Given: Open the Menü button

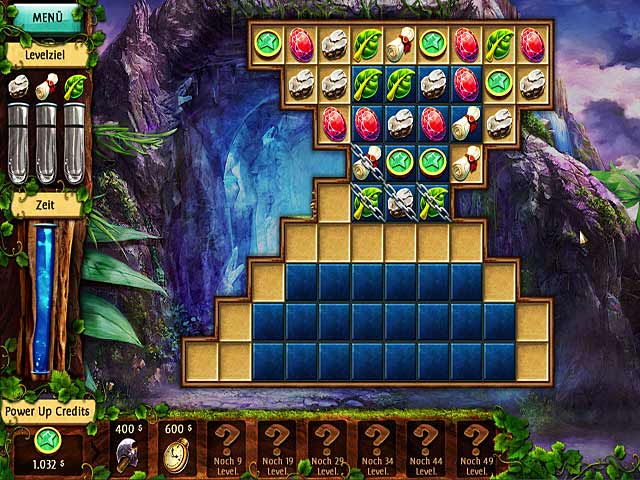Looking at the screenshot, I should click(x=46, y=17).
